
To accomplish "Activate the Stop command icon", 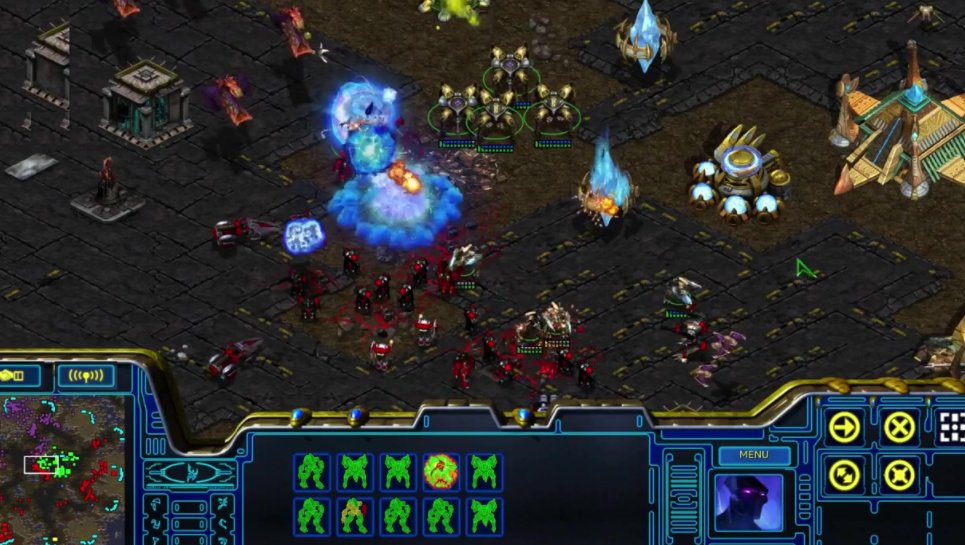I will click(x=899, y=427).
